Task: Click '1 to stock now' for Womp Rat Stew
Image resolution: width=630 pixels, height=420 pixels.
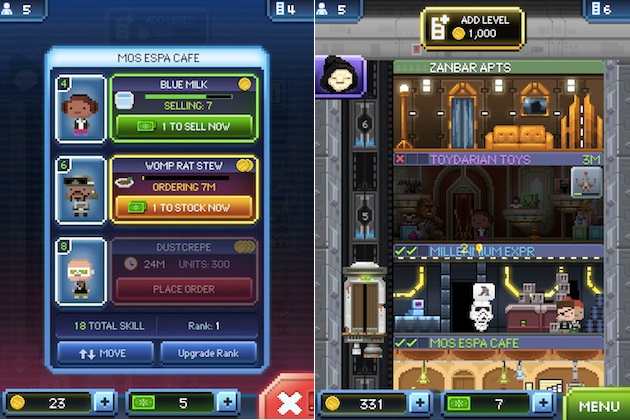Action: [181, 208]
